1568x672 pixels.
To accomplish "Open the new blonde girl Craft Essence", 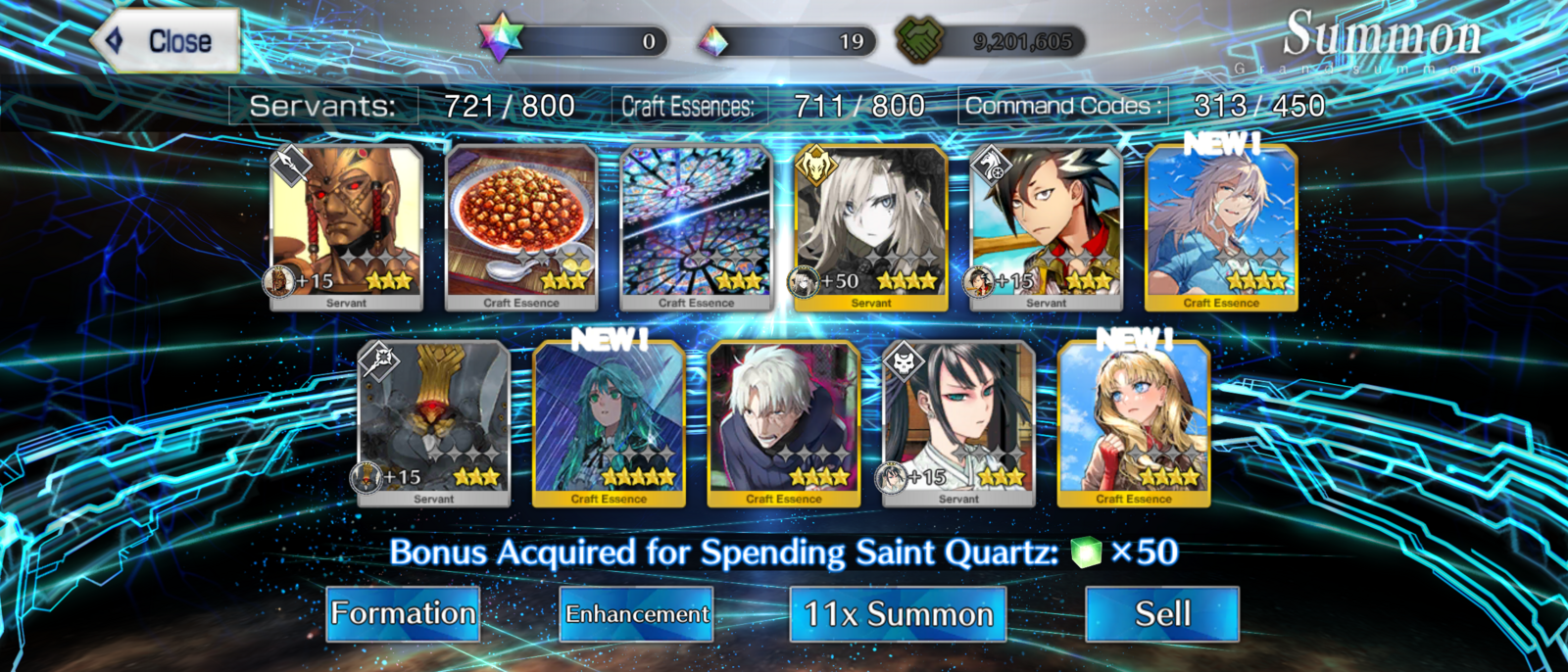I will tap(1134, 424).
